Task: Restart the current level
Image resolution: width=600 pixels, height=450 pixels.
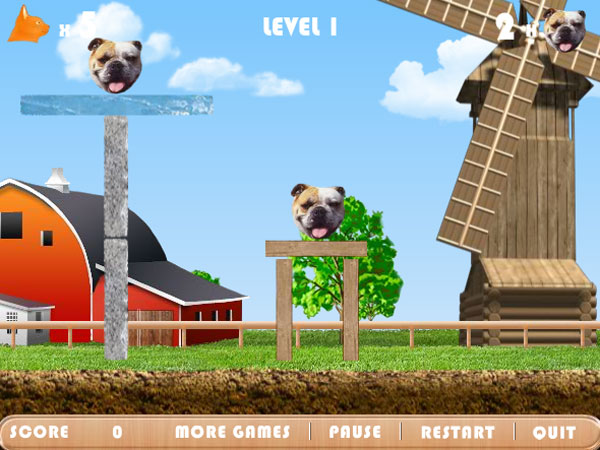Action: [x=458, y=432]
